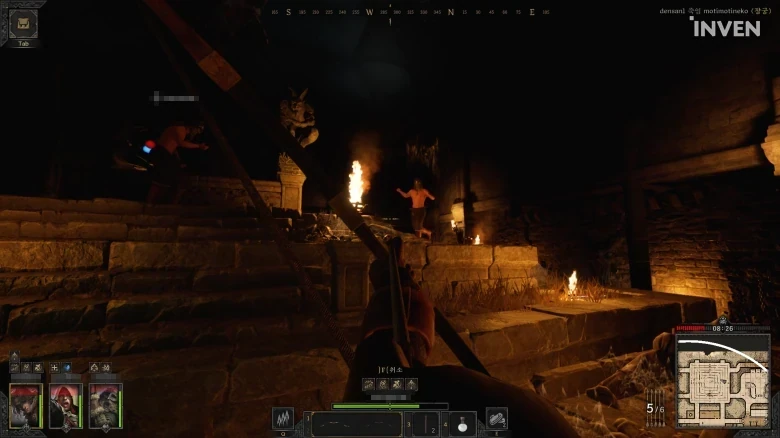Image resolution: width=780 pixels, height=438 pixels.
Task: Select the first party member portrait
Action: [25, 405]
